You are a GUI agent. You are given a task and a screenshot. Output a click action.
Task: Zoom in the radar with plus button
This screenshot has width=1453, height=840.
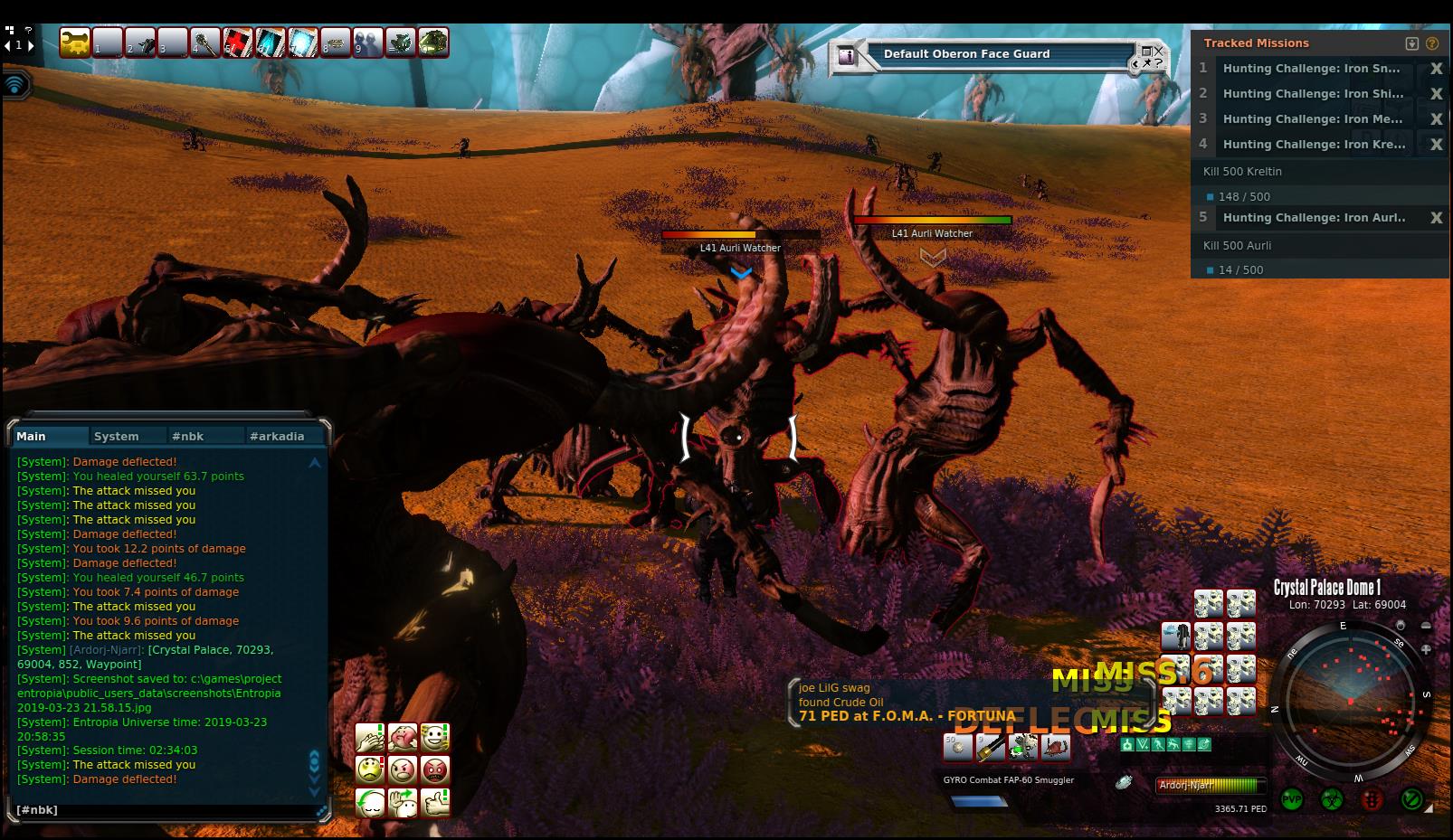pyautogui.click(x=1427, y=649)
